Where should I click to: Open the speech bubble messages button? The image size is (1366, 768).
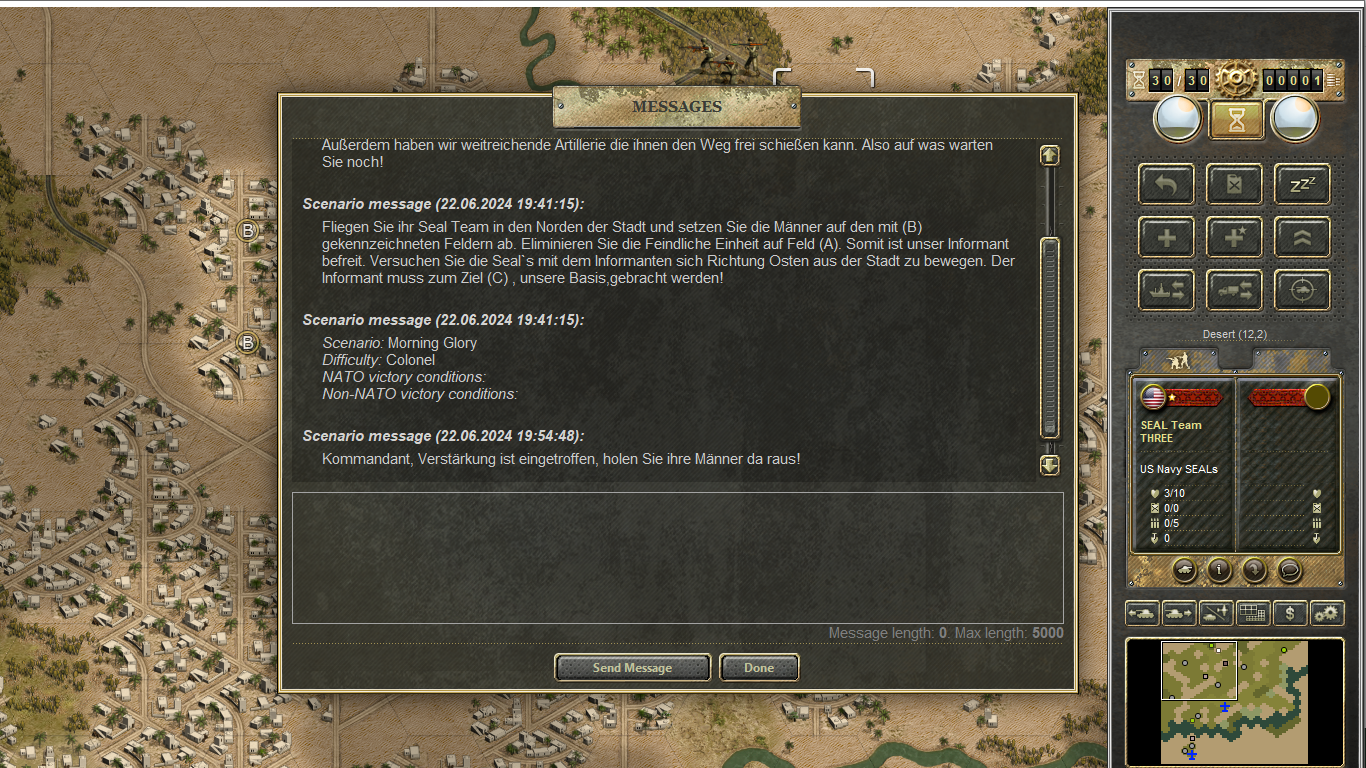(x=1290, y=570)
